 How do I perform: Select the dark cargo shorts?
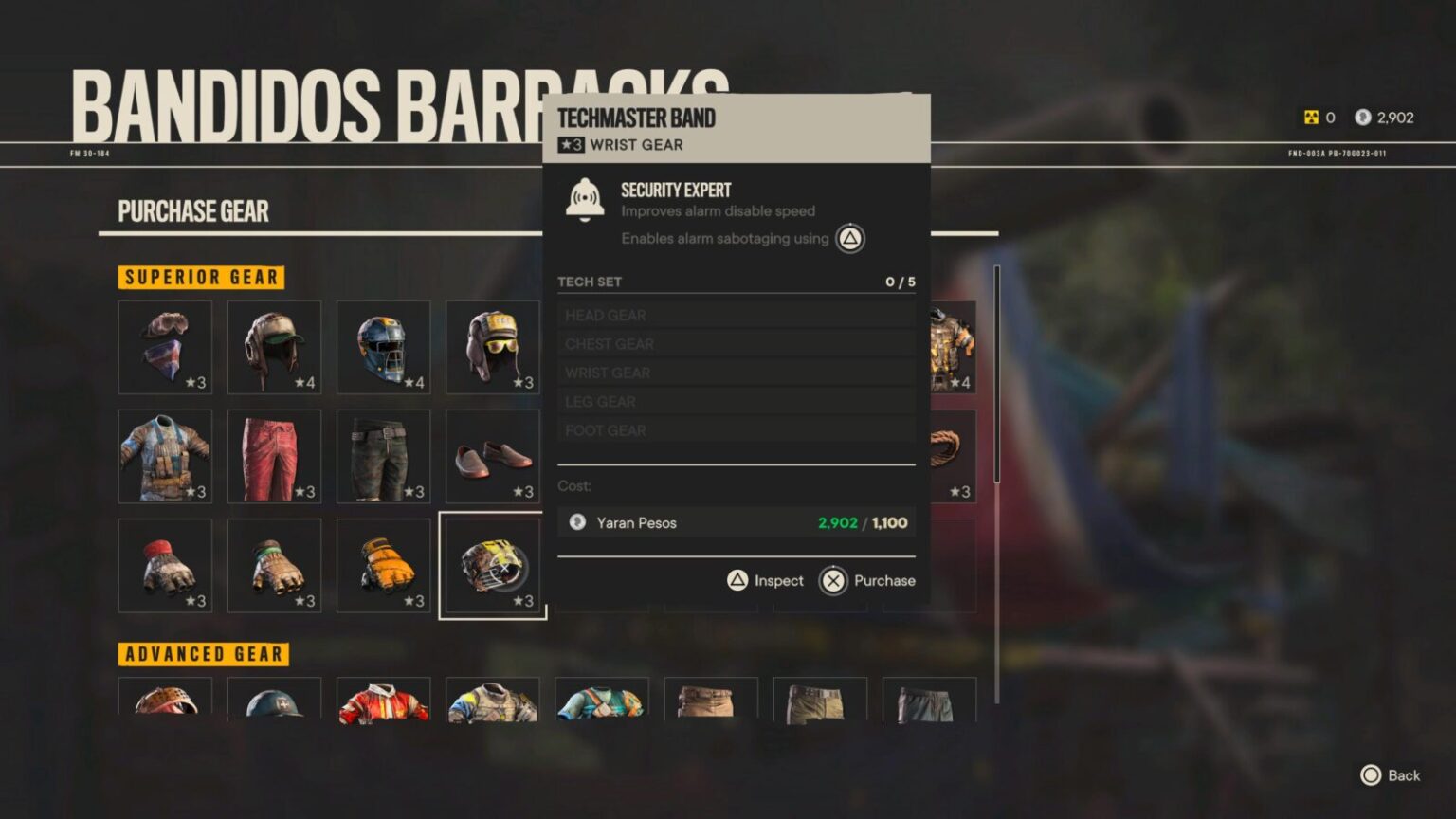[x=383, y=456]
